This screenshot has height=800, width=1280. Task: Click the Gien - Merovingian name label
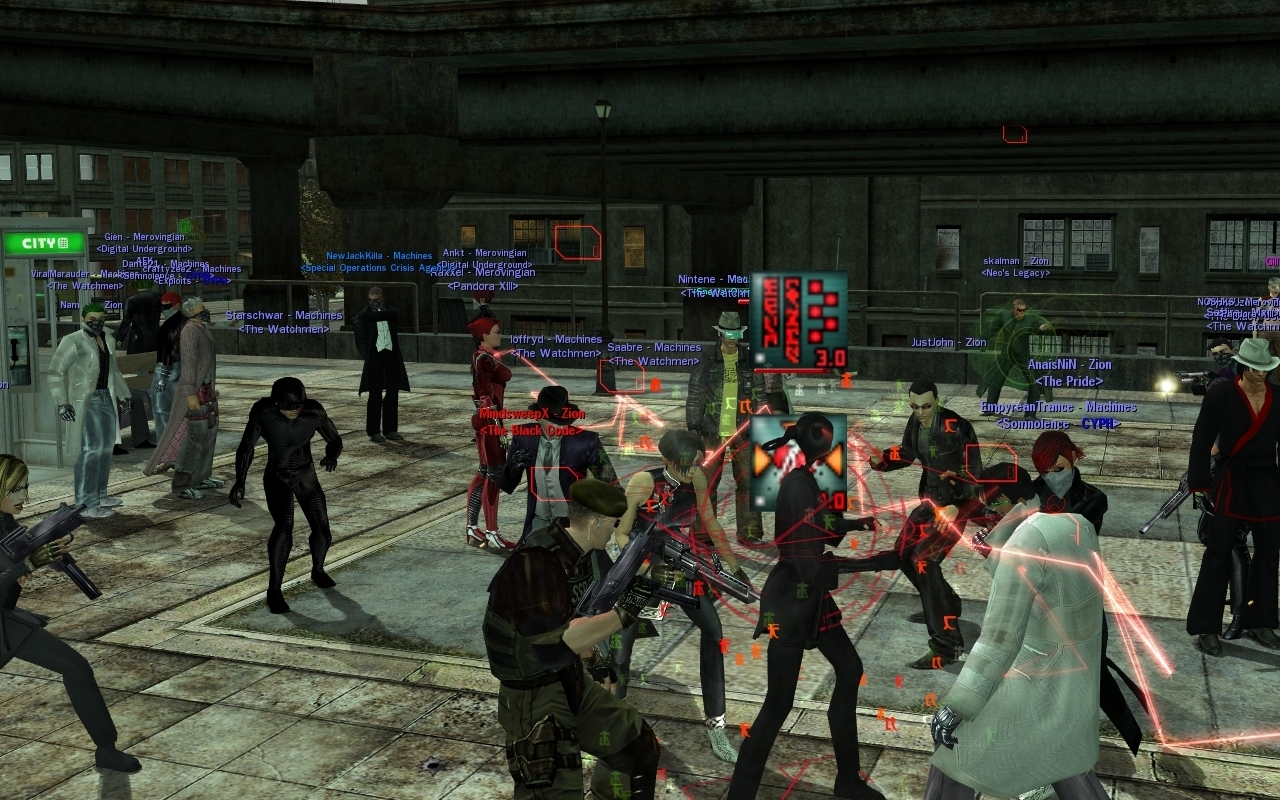pyautogui.click(x=144, y=238)
